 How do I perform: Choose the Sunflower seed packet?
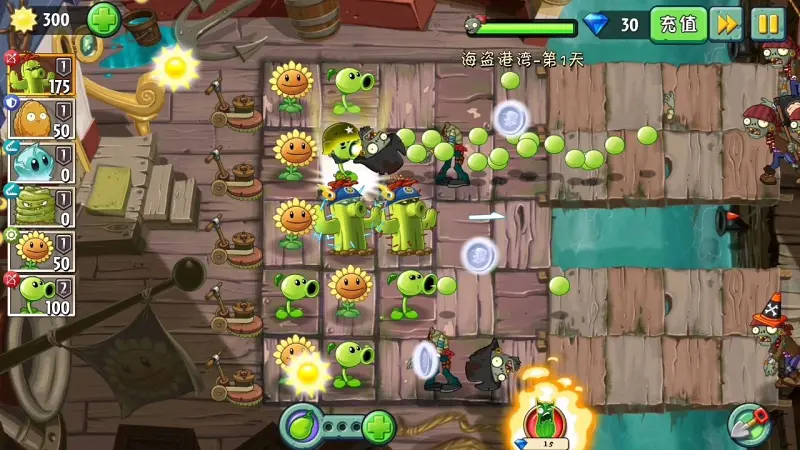(x=40, y=250)
